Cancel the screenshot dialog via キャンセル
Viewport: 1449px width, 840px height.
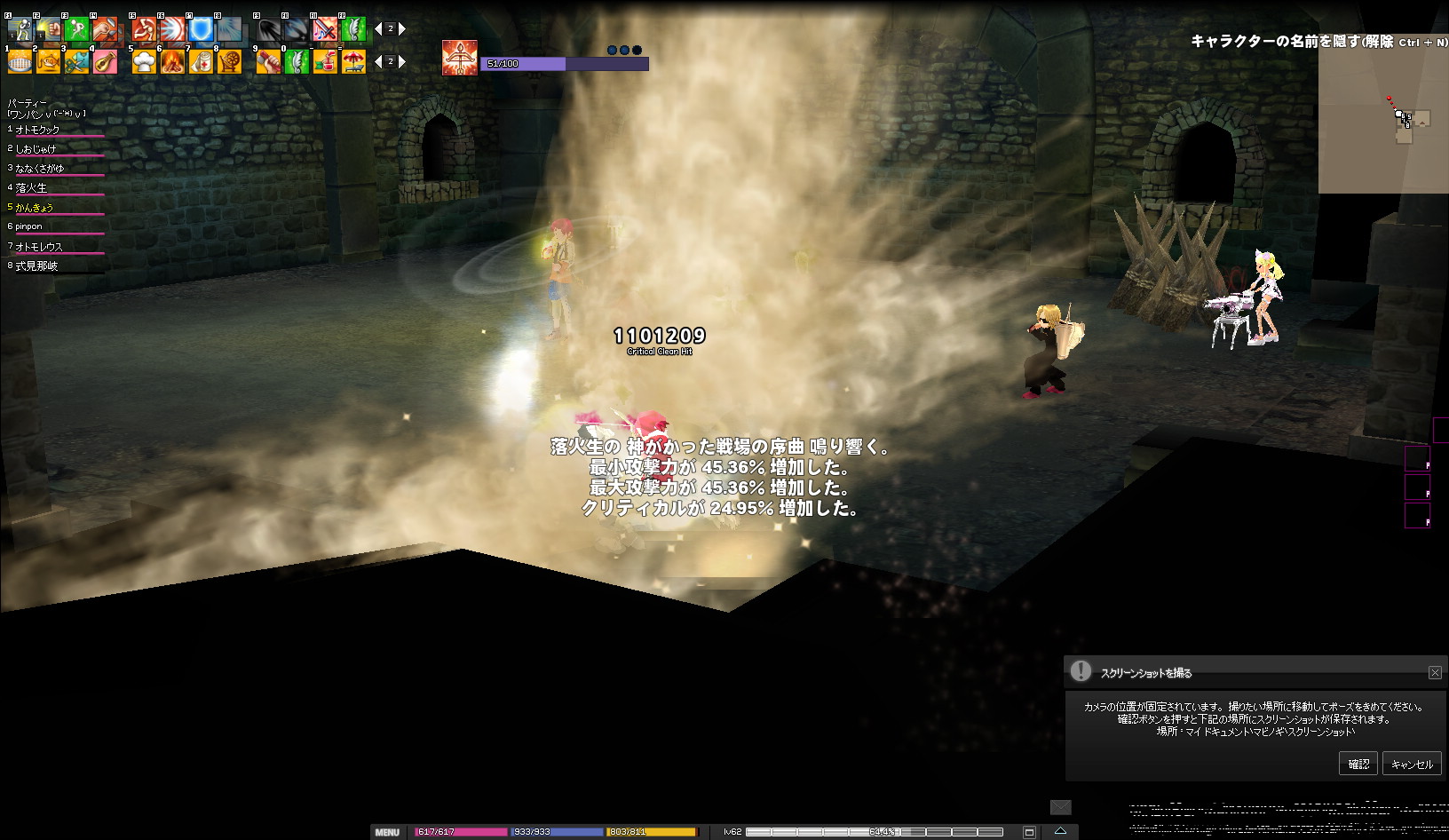1412,764
